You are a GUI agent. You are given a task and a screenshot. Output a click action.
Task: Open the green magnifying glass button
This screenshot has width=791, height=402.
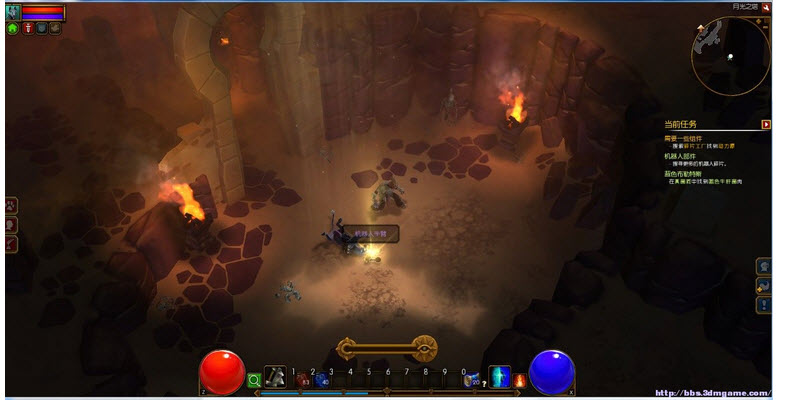[x=254, y=380]
